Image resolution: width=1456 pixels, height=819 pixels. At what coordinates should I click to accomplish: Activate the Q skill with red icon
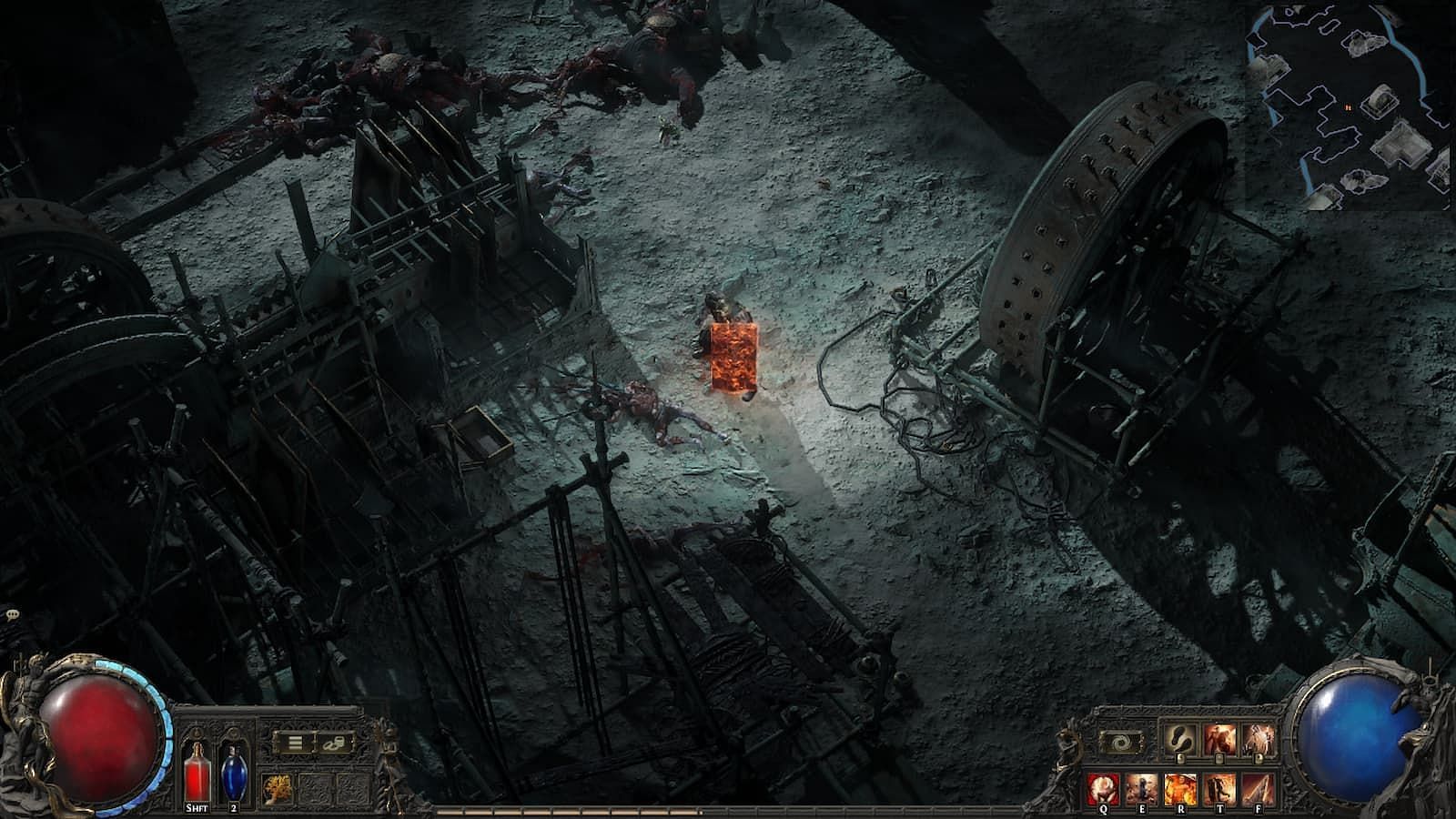pos(1103,788)
